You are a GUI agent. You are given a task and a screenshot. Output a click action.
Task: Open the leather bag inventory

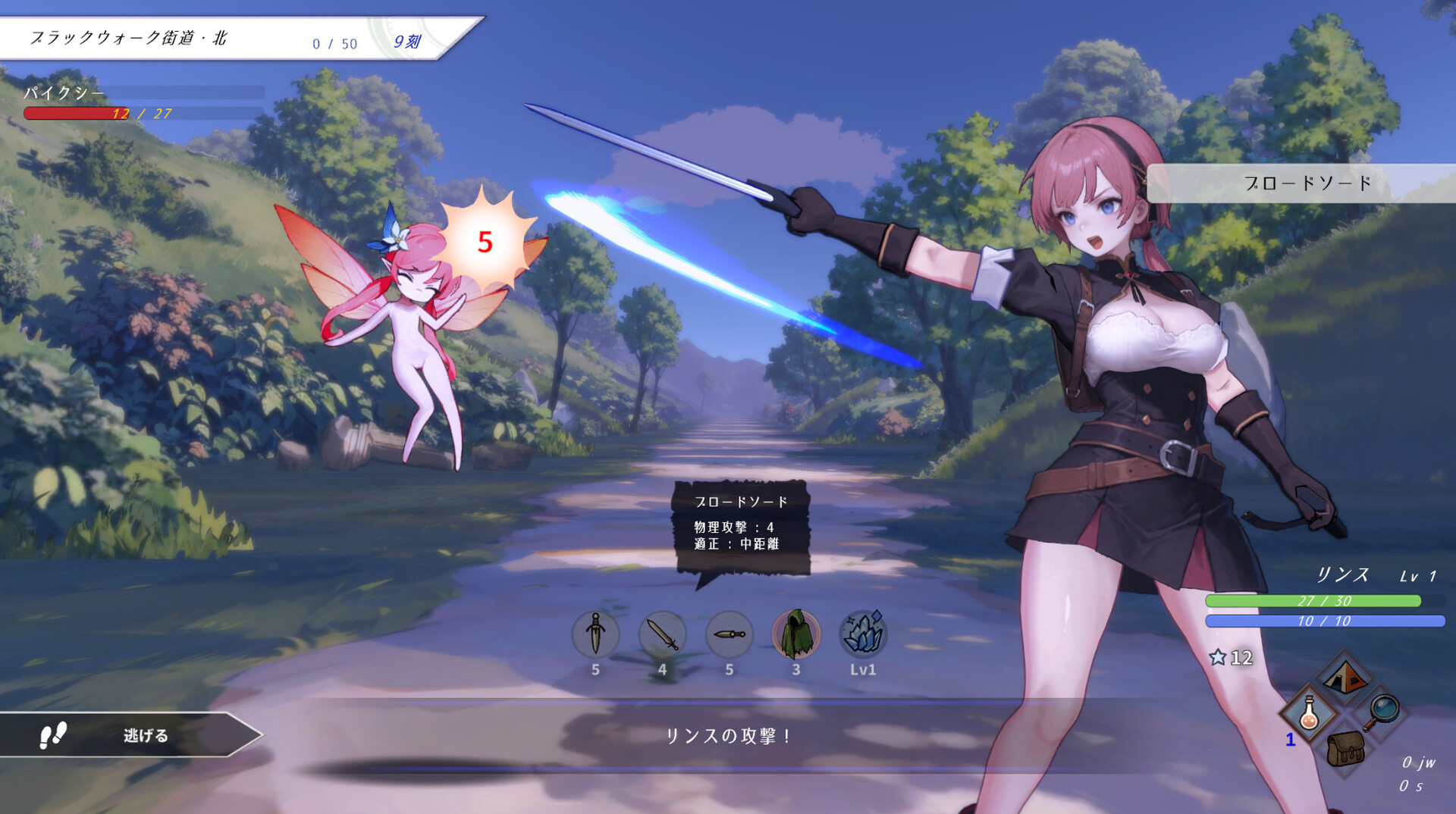(1346, 749)
